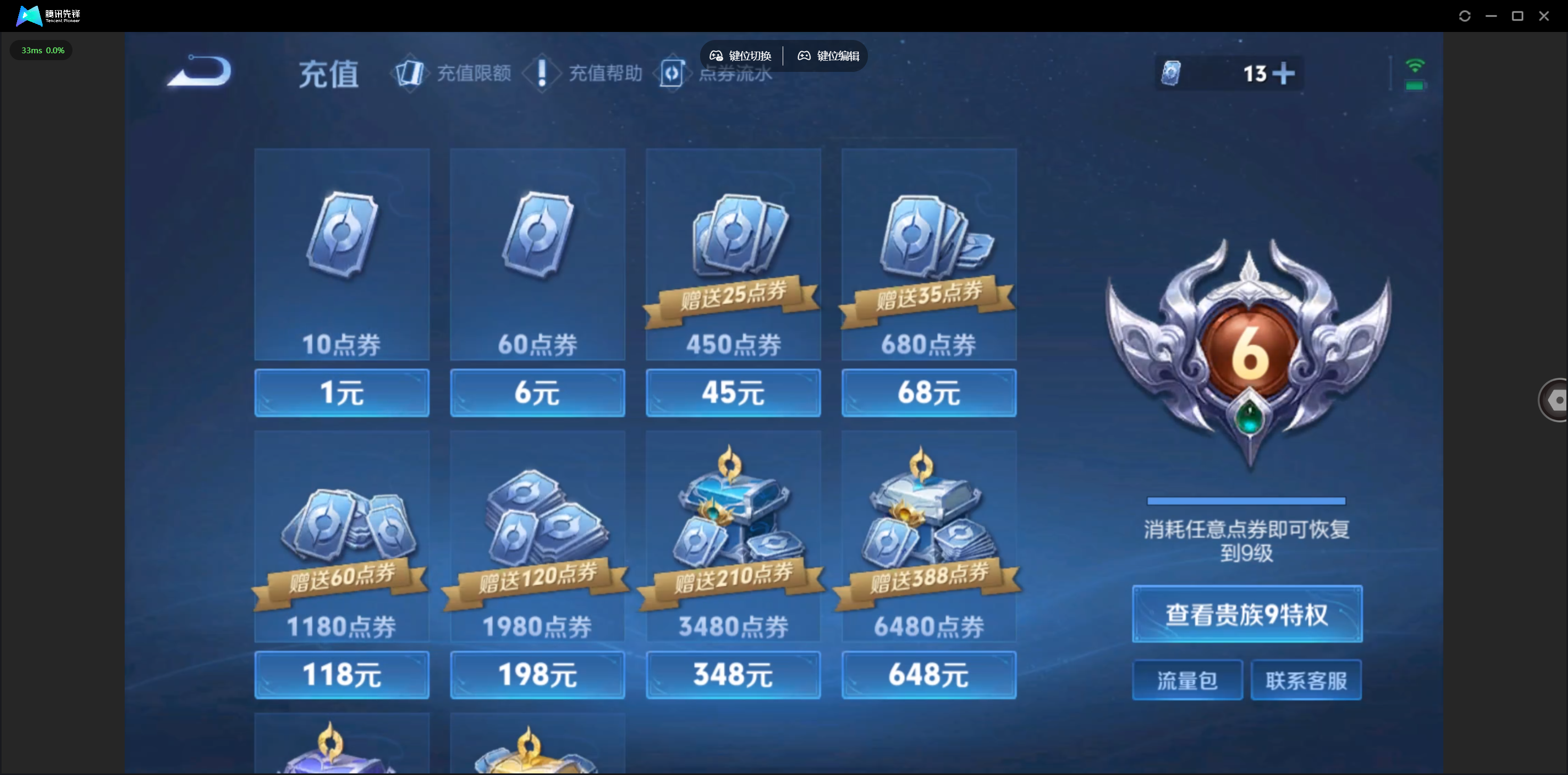Pick the 198元 recharge button
The width and height of the screenshot is (1568, 775).
click(537, 674)
